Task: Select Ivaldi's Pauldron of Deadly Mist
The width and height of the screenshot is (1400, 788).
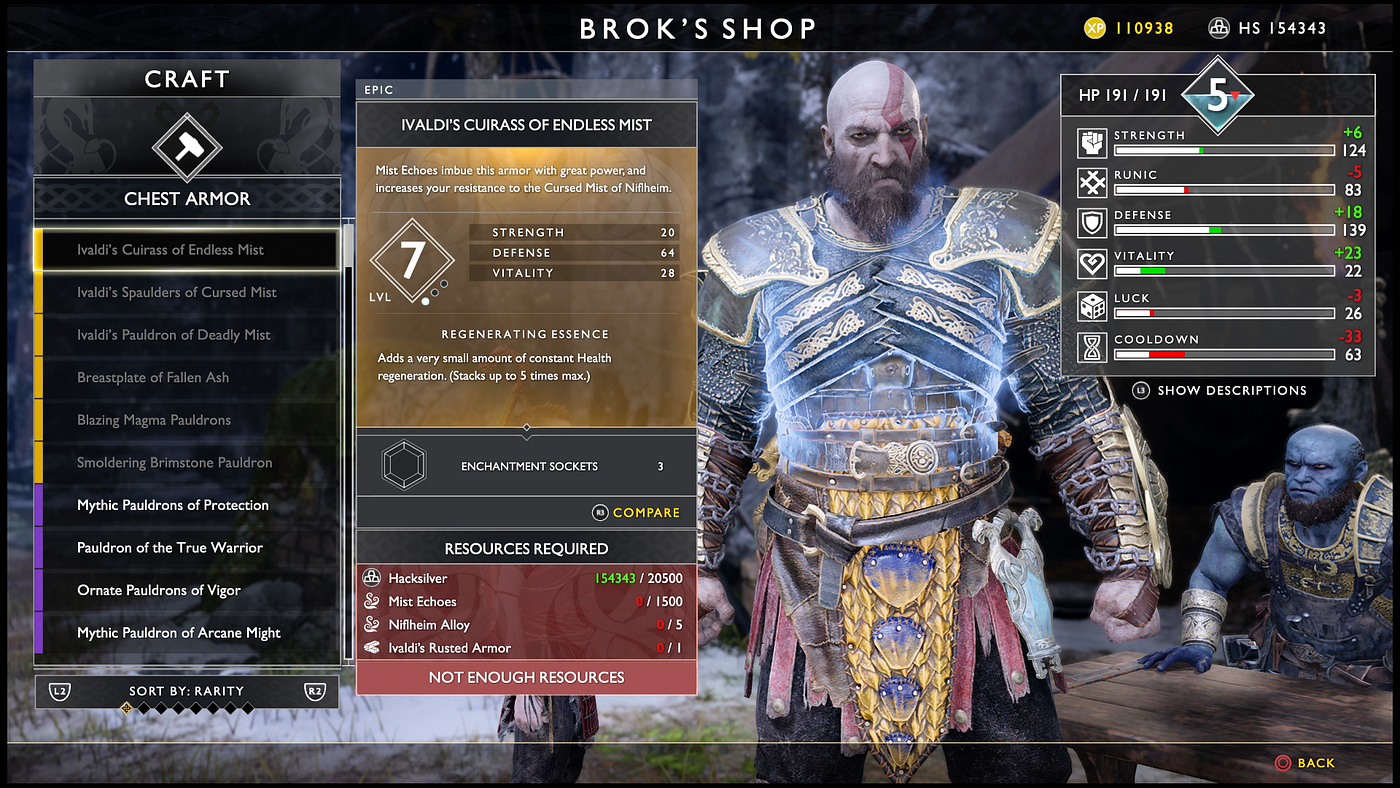Action: (187, 335)
